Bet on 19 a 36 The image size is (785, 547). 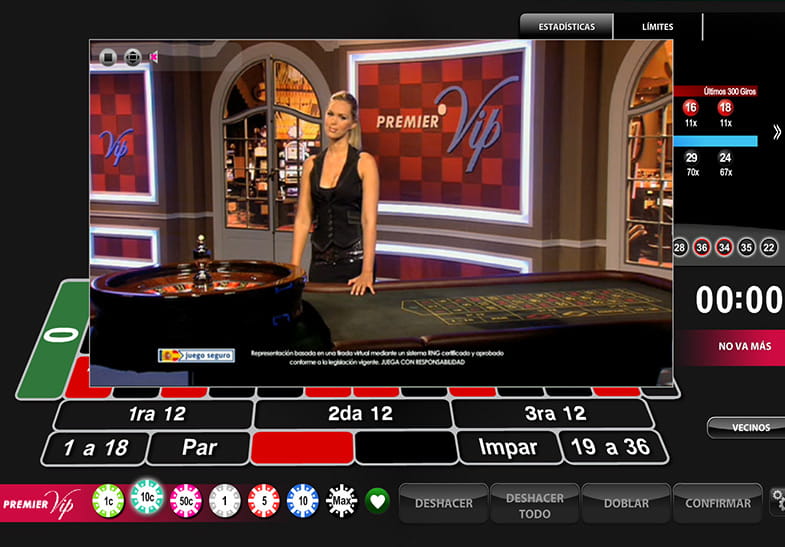pyautogui.click(x=606, y=447)
